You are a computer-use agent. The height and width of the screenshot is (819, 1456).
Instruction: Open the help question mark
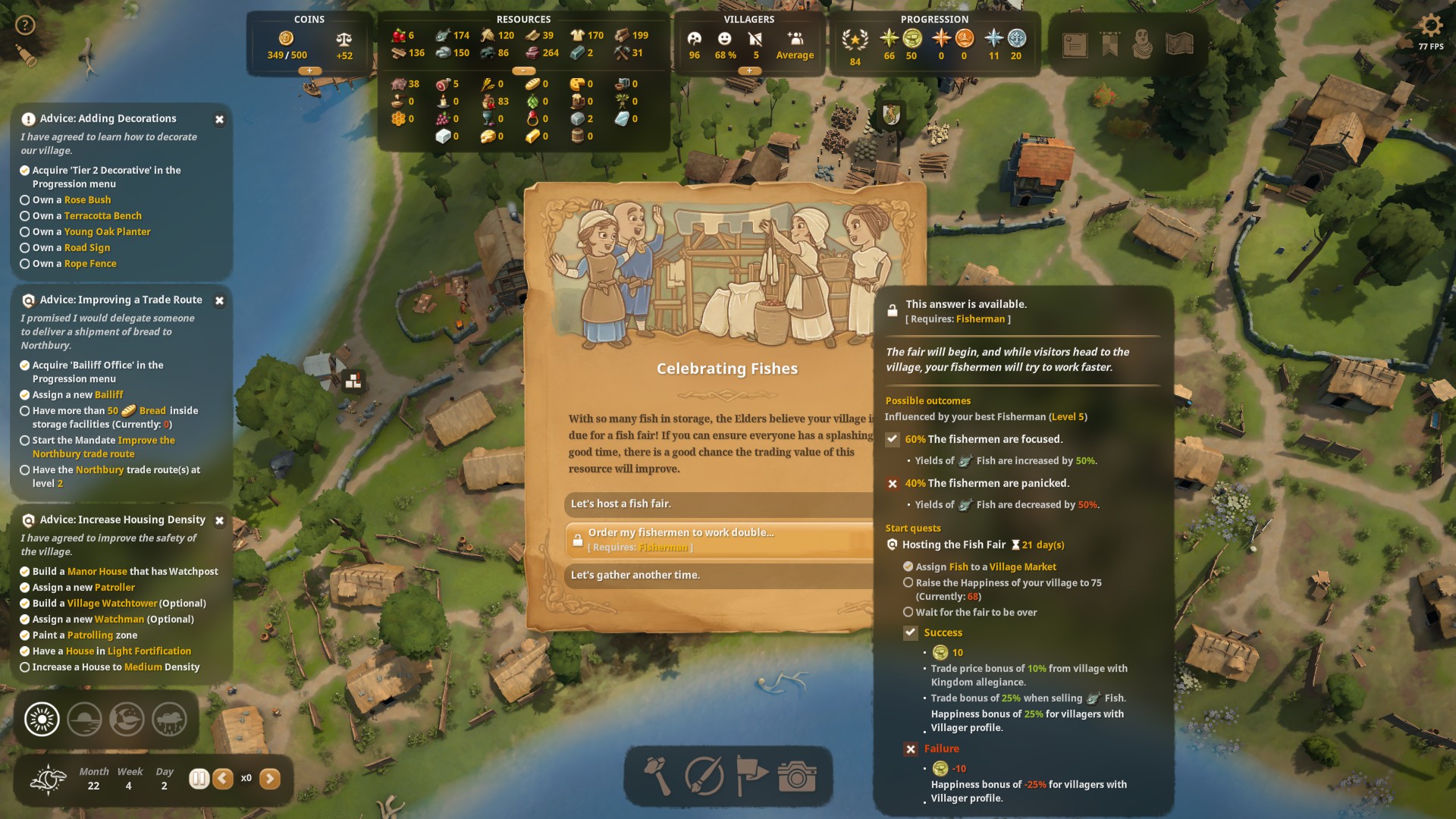[x=25, y=25]
